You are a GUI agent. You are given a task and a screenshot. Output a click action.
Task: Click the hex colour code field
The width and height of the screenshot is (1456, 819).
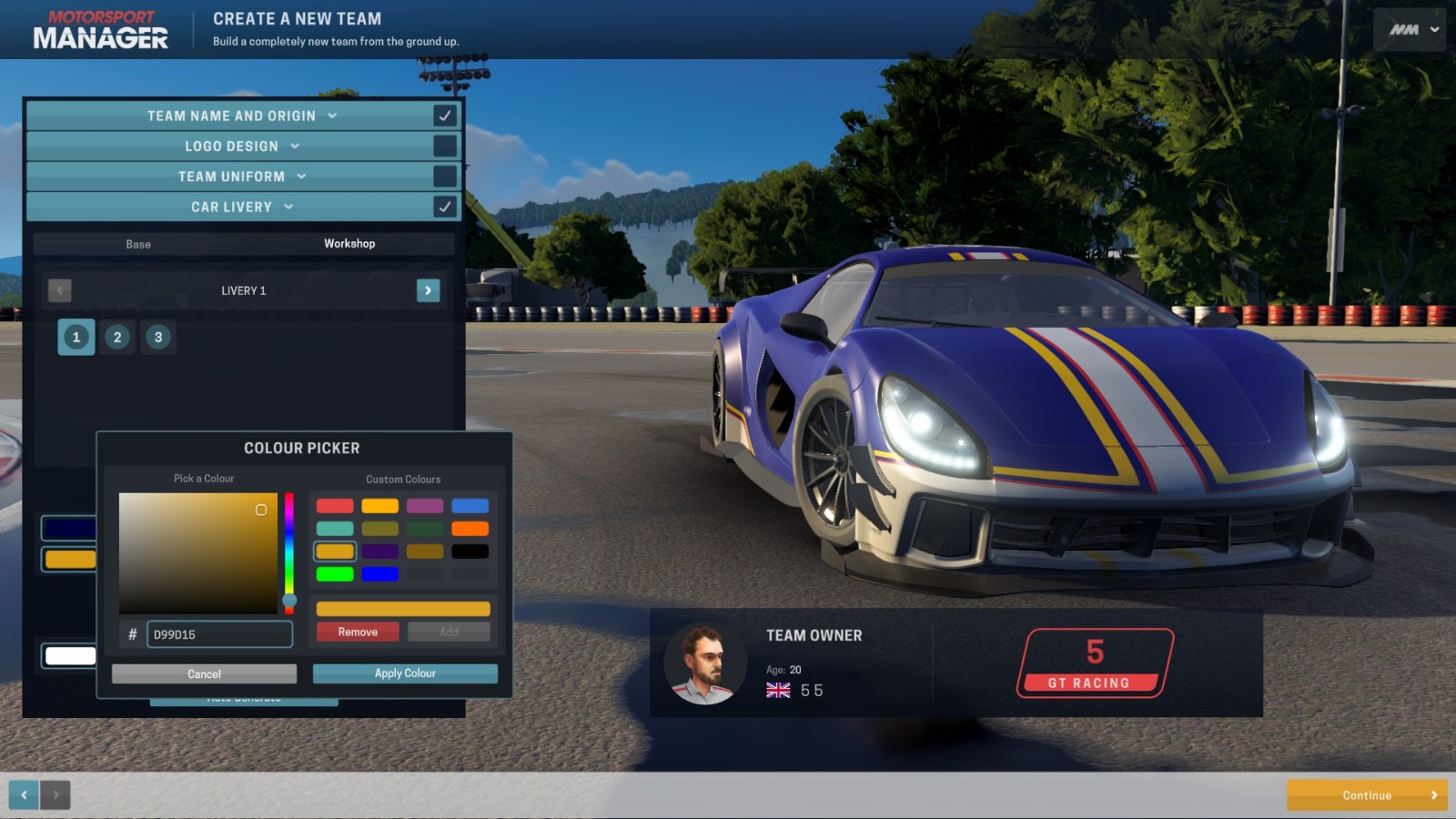(x=219, y=634)
